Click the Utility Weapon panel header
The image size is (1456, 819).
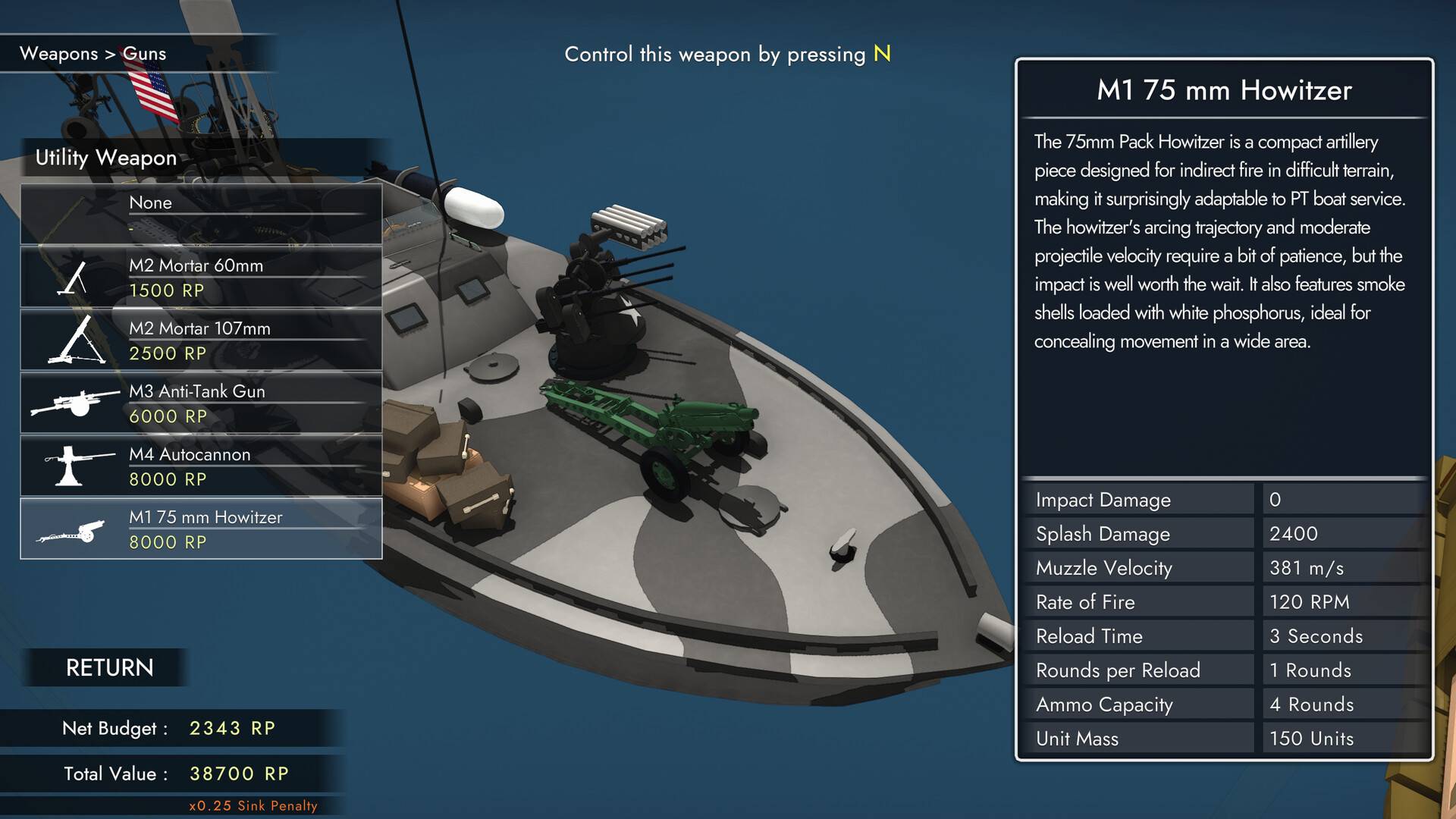pos(106,158)
